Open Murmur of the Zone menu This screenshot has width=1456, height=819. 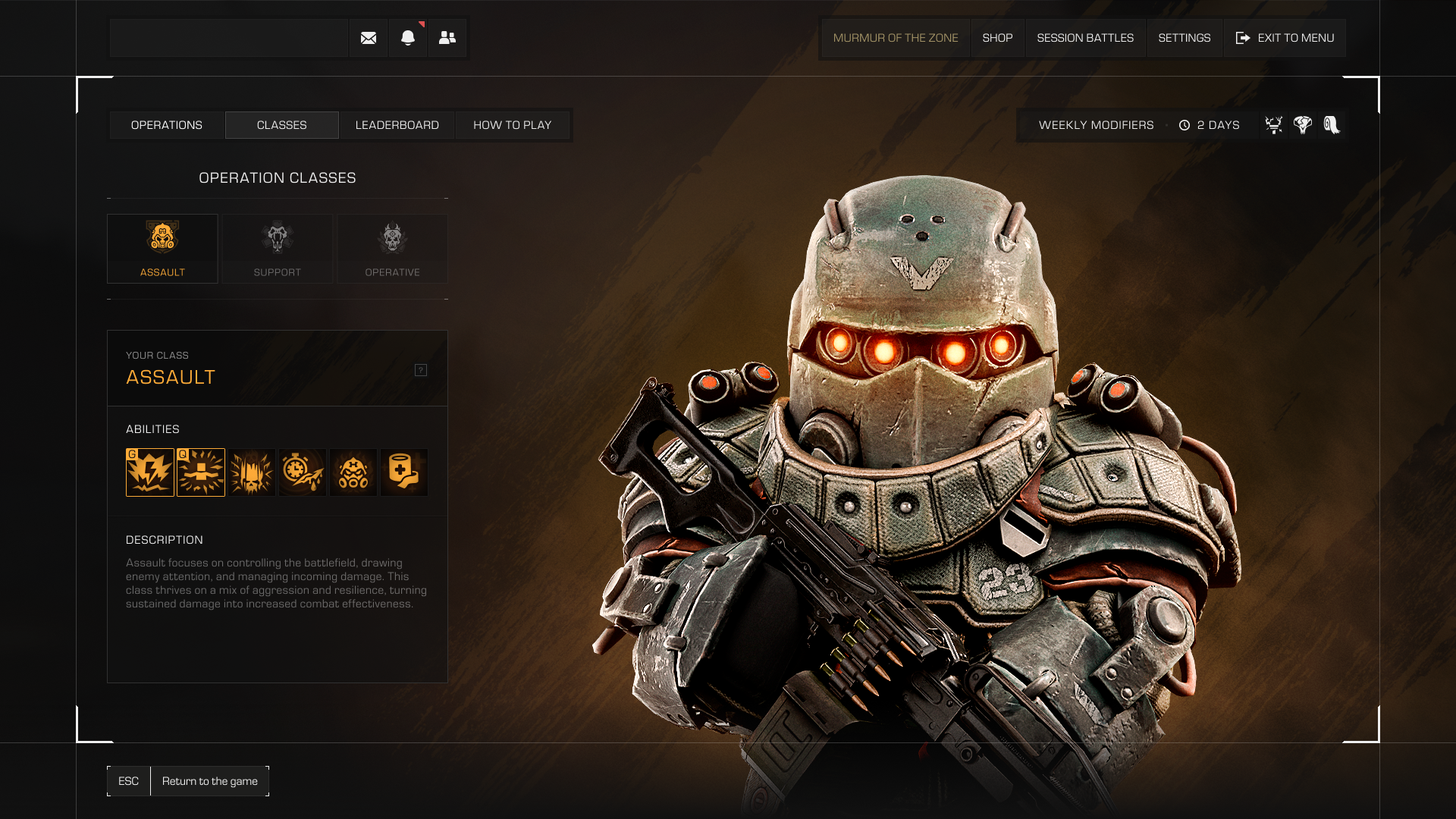click(x=896, y=38)
